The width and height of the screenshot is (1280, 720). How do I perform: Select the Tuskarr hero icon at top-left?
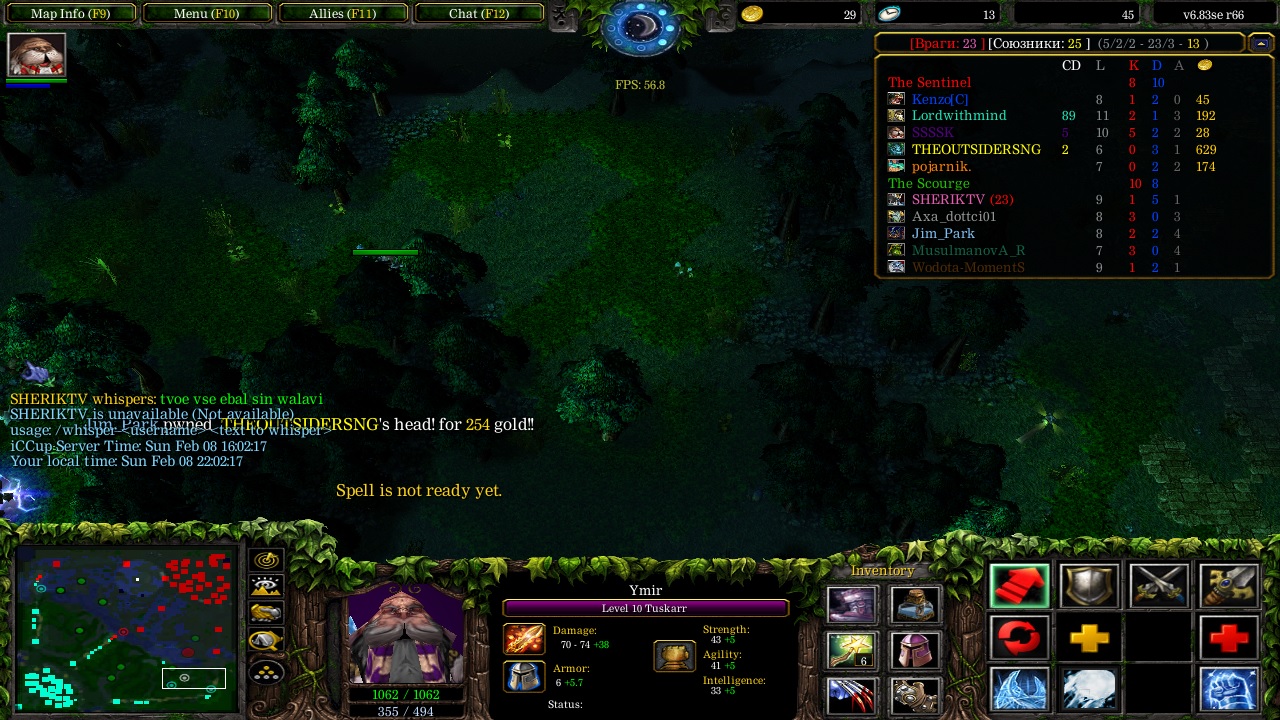[x=37, y=55]
